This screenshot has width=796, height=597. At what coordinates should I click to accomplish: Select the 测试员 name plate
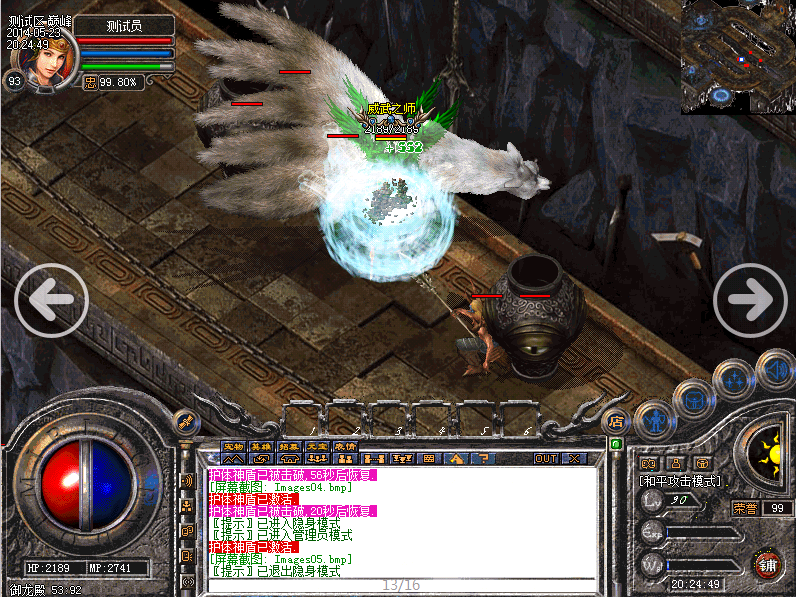(x=124, y=24)
